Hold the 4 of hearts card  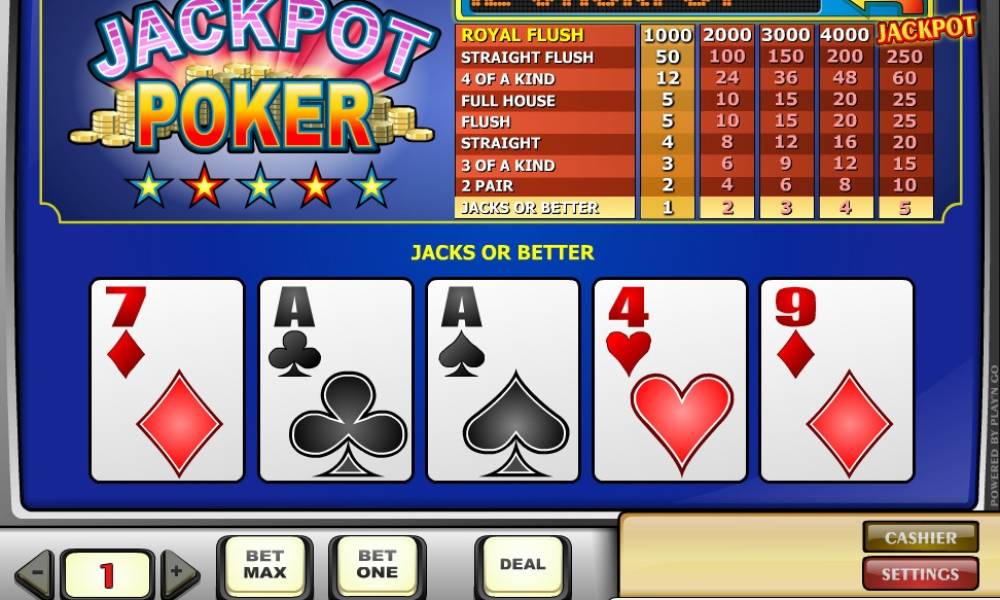click(670, 380)
